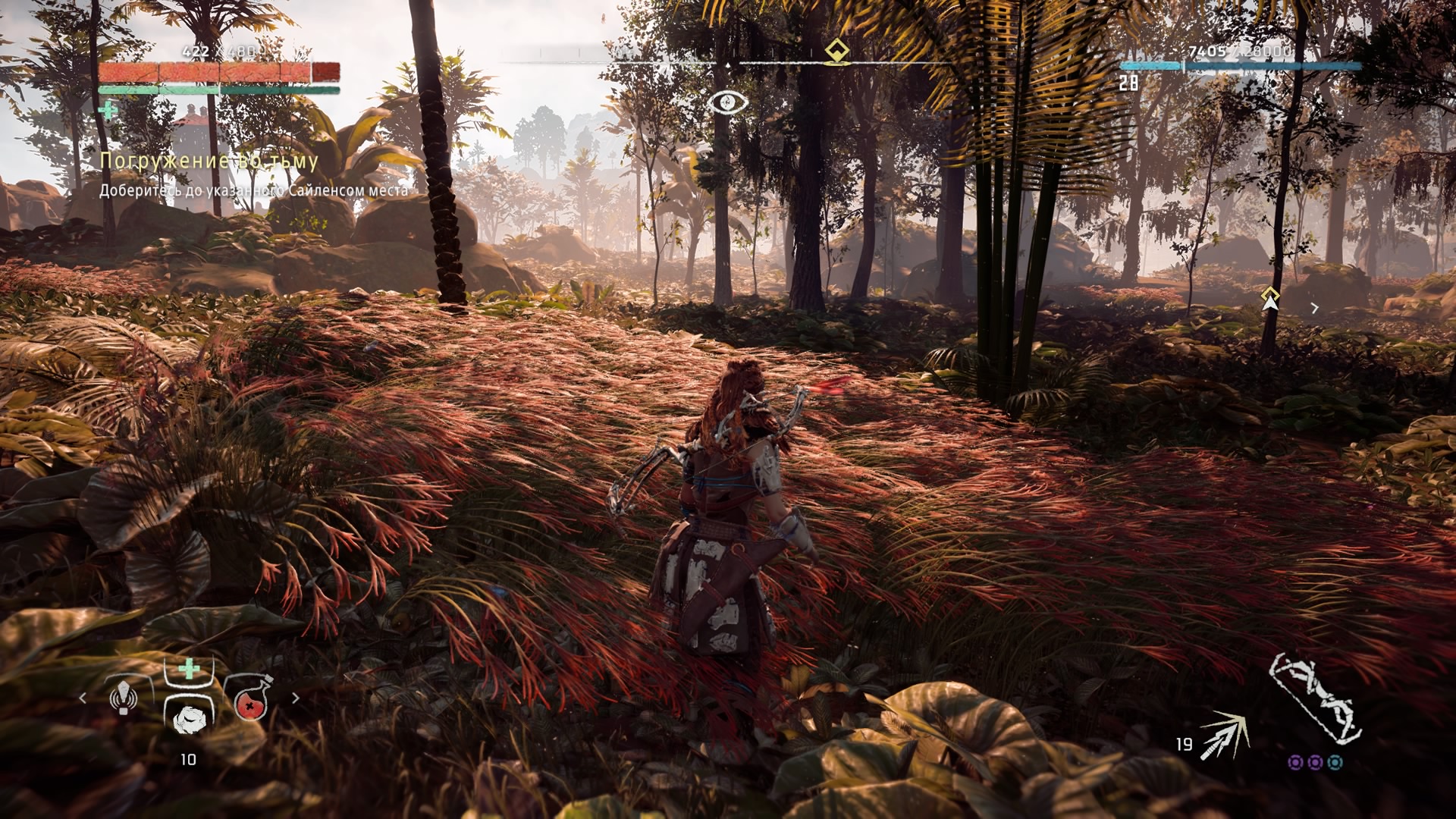Select the lure call quick slot
Screen dimensions: 1456x819
(x=124, y=697)
